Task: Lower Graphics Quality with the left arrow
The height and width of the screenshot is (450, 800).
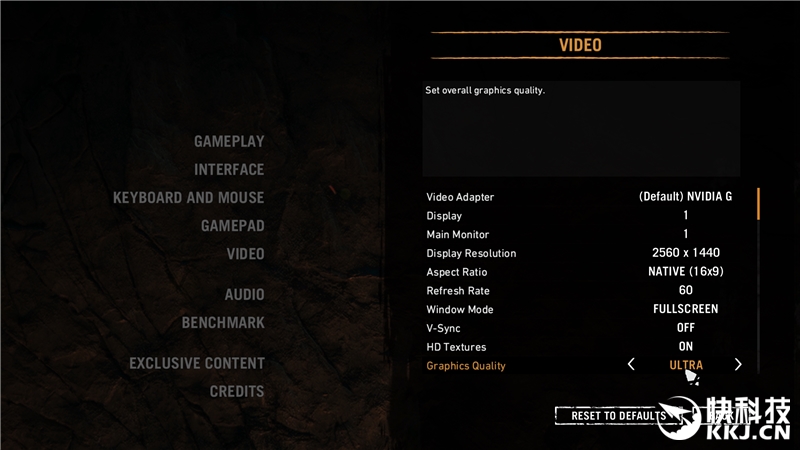Action: click(x=631, y=365)
